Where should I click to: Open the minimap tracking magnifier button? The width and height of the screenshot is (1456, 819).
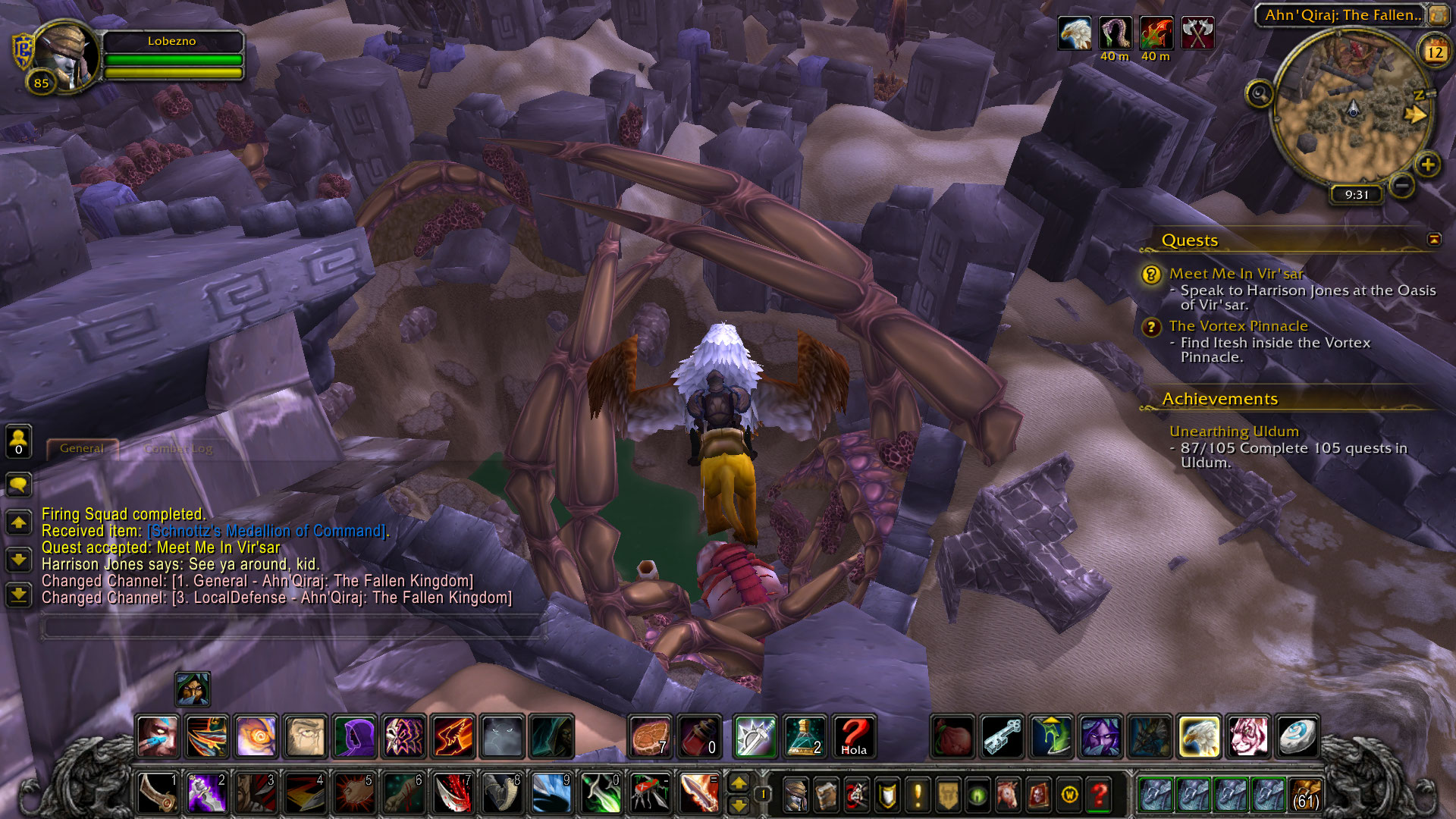(x=1260, y=95)
